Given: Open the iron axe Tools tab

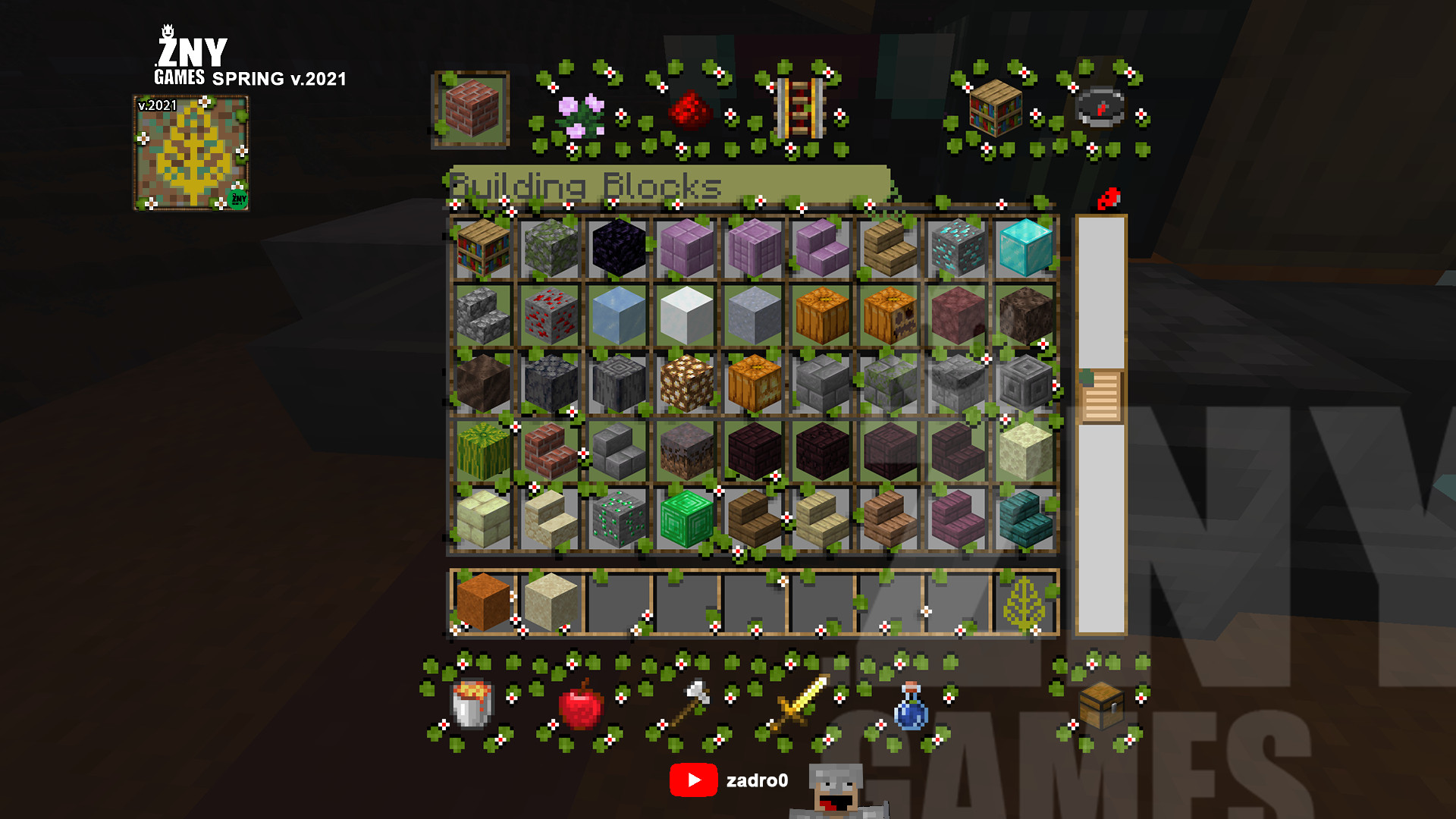Looking at the screenshot, I should (689, 703).
